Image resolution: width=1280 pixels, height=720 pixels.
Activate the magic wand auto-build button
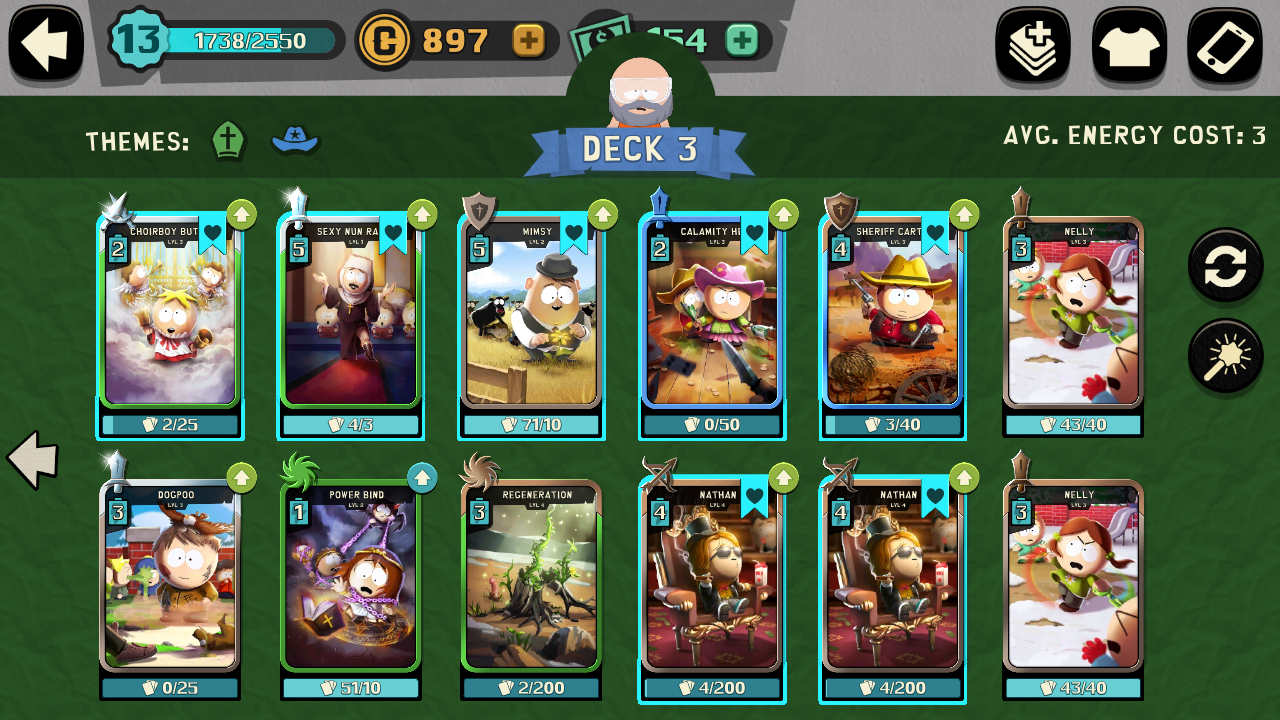click(x=1225, y=356)
